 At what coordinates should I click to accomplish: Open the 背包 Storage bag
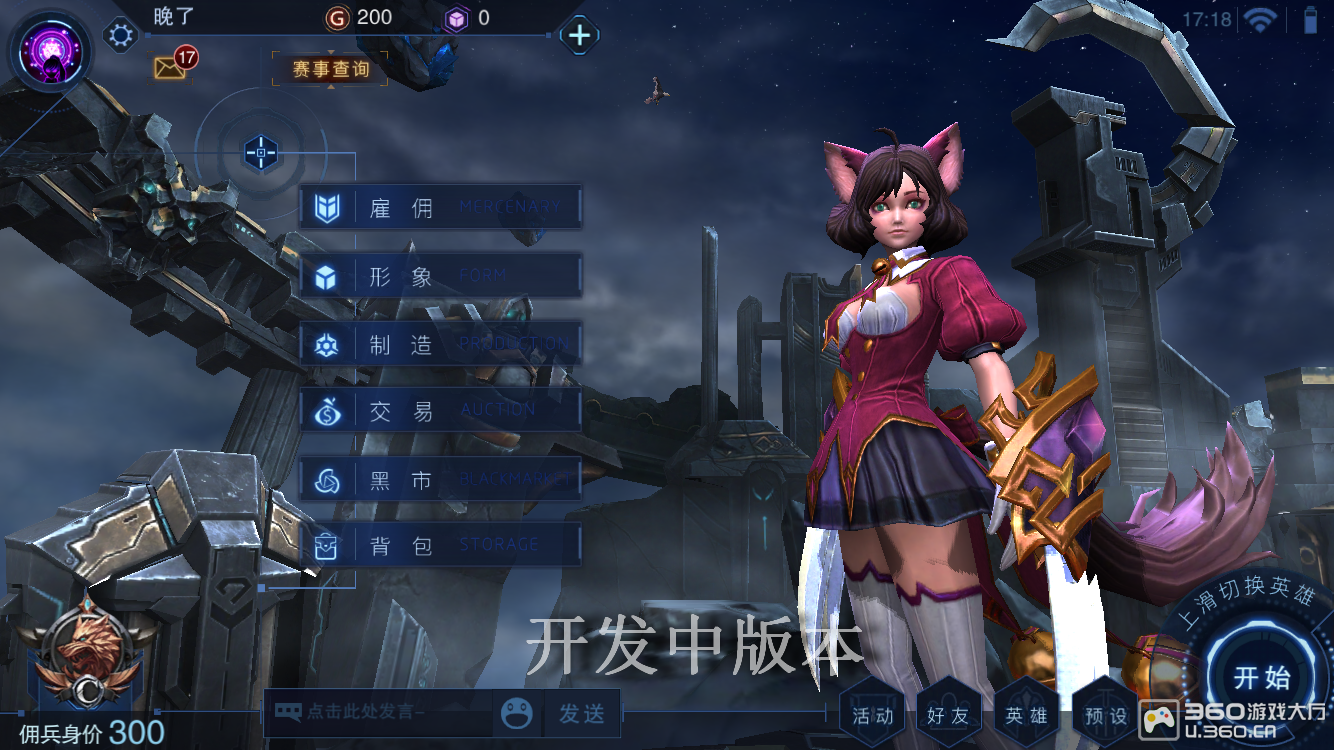[440, 545]
